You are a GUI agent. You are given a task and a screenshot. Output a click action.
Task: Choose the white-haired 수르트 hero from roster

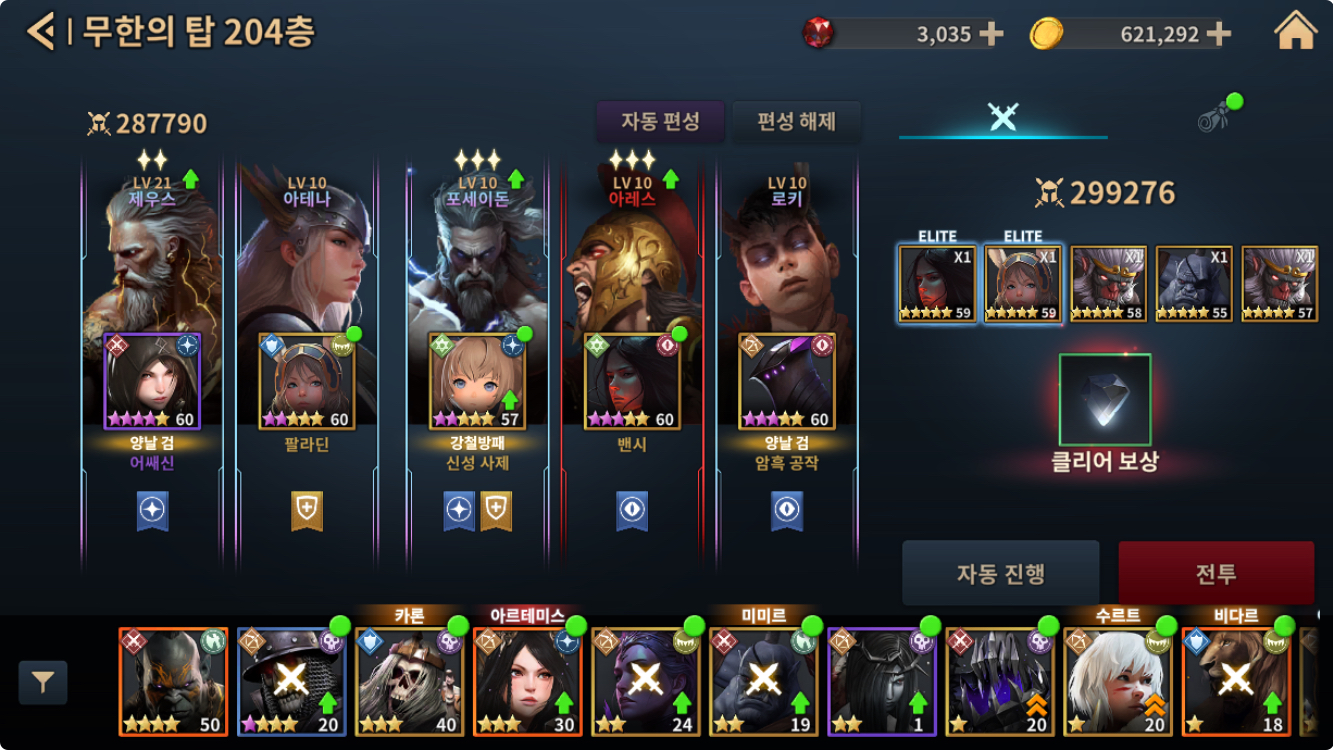pos(1117,681)
